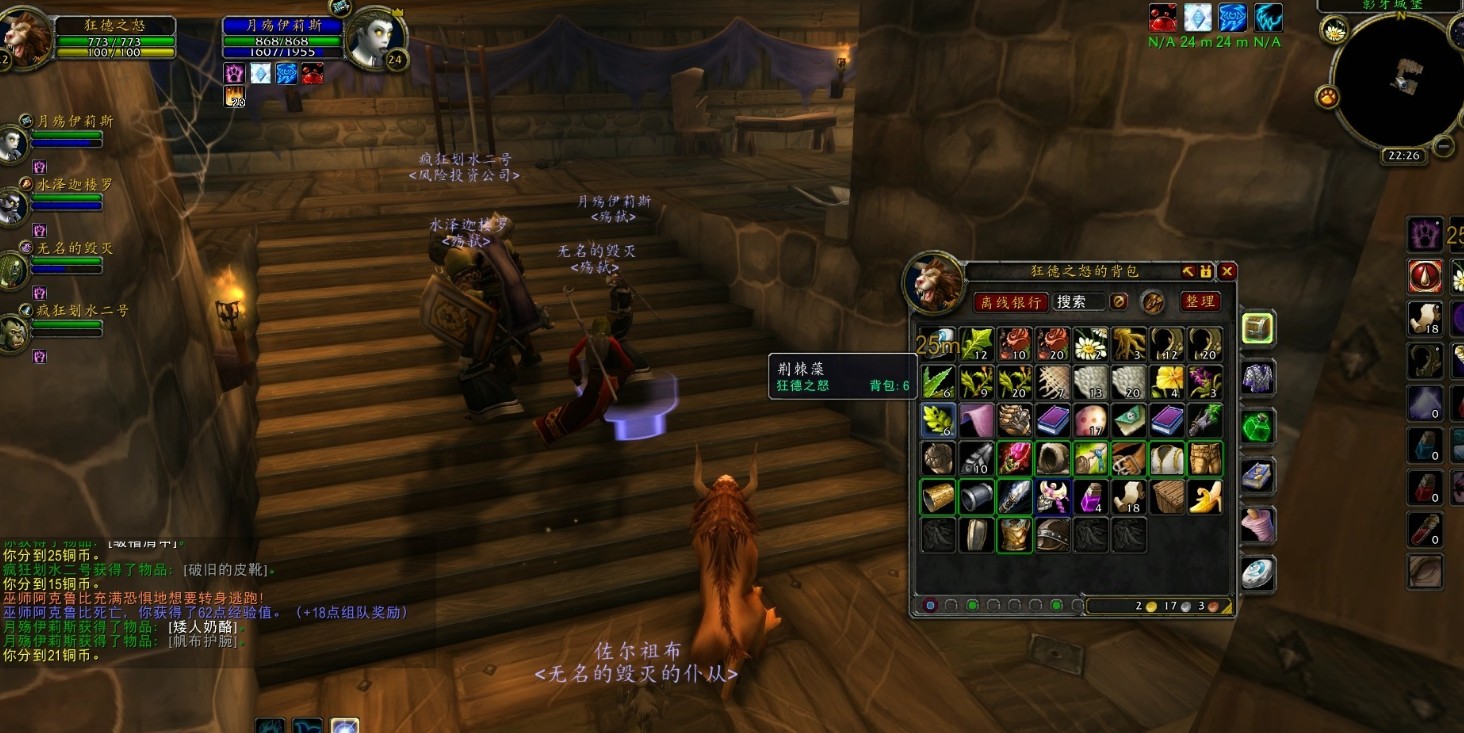Screen dimensions: 1464x733
Task: Click the blue crystal debuff icon labeled 24m
Action: 1196,17
